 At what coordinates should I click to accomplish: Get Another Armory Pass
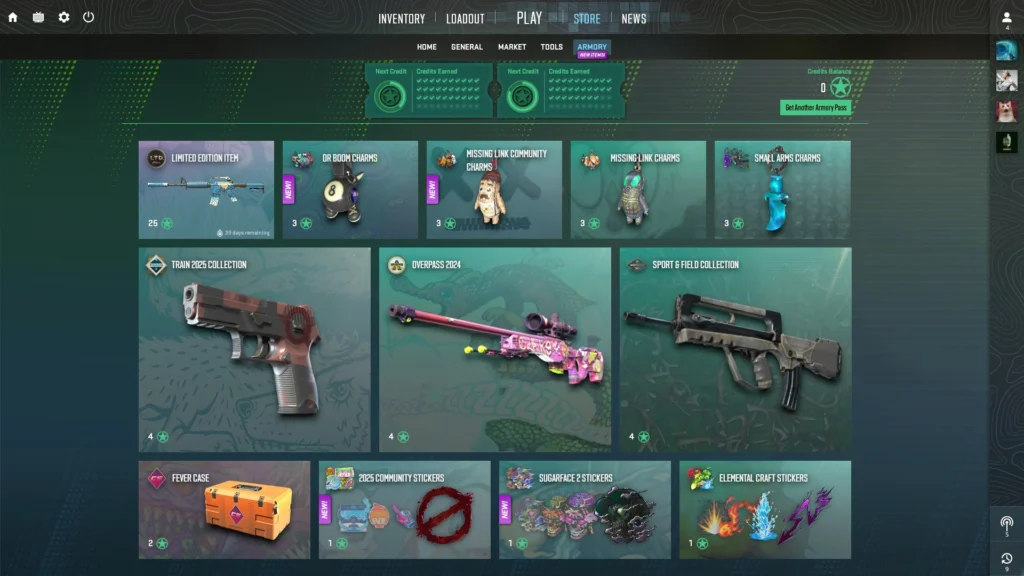coord(815,107)
